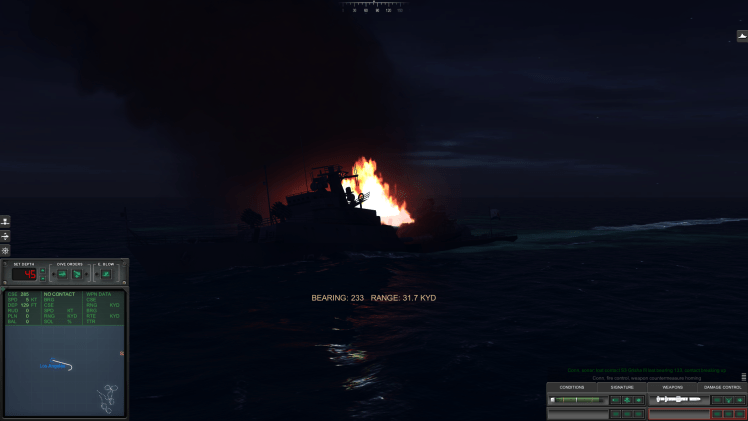Activate the E. Blow emergency blow button
Image resolution: width=748 pixels, height=421 pixels.
tap(105, 274)
